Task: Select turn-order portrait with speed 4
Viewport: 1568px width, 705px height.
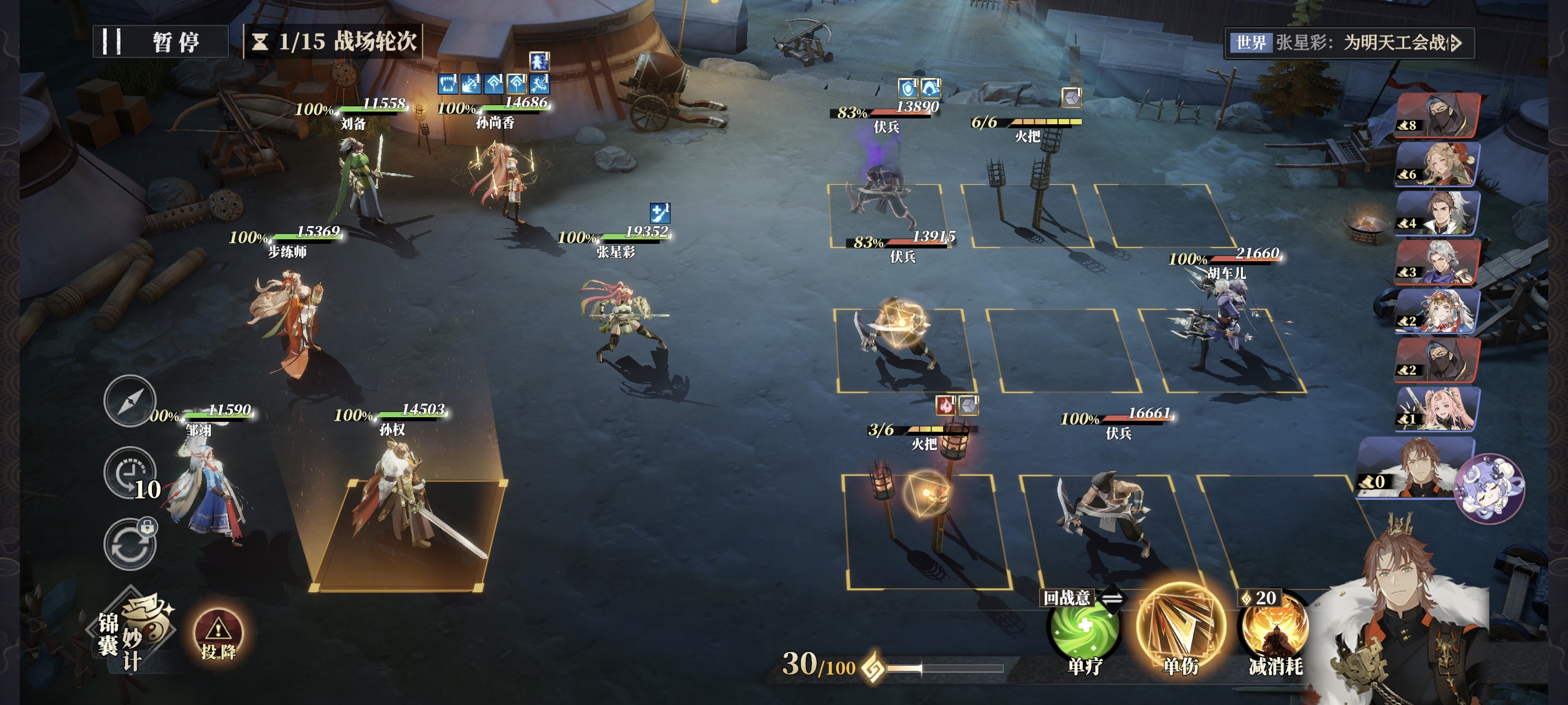Action: point(1438,213)
